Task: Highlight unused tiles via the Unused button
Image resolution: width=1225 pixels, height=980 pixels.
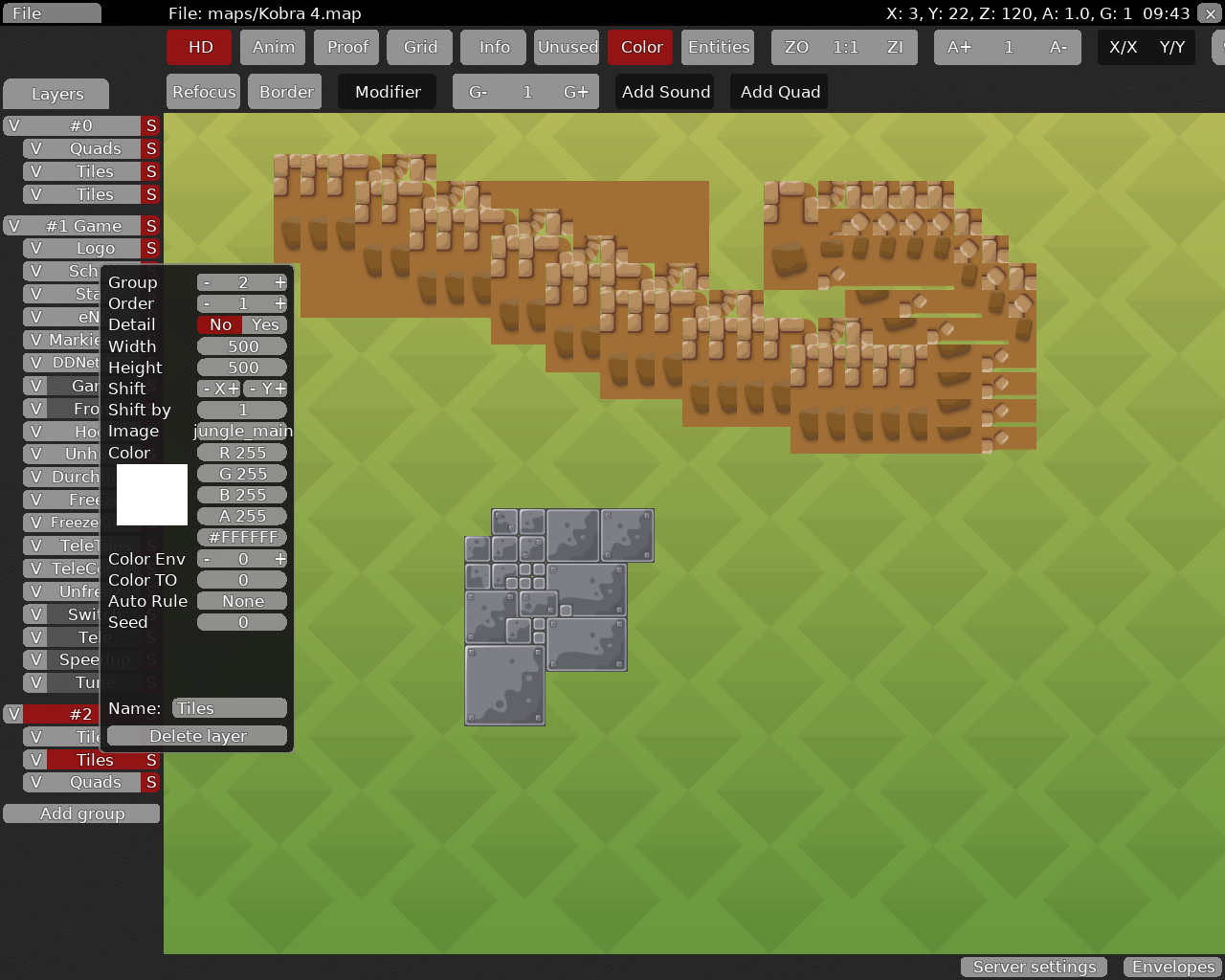Action: [567, 46]
